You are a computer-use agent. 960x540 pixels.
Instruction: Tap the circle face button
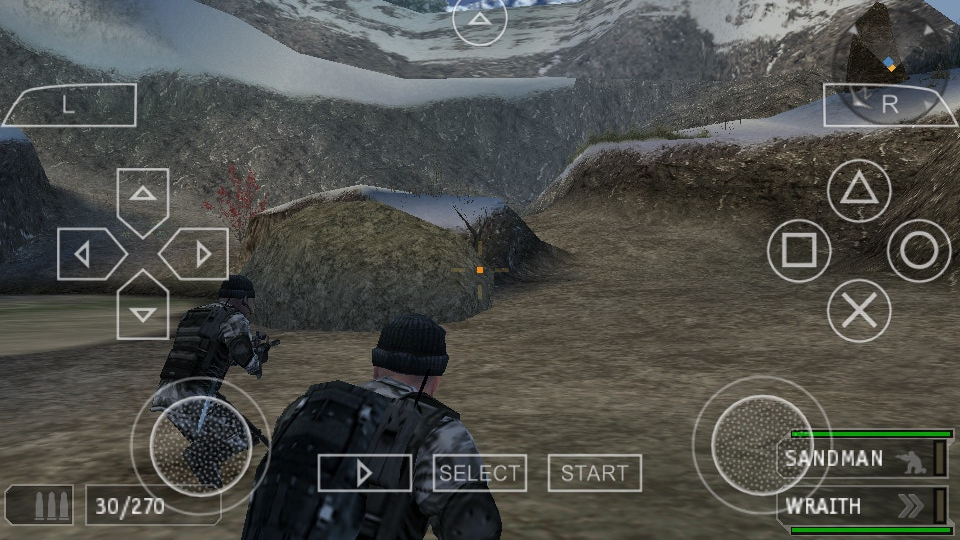pos(918,251)
